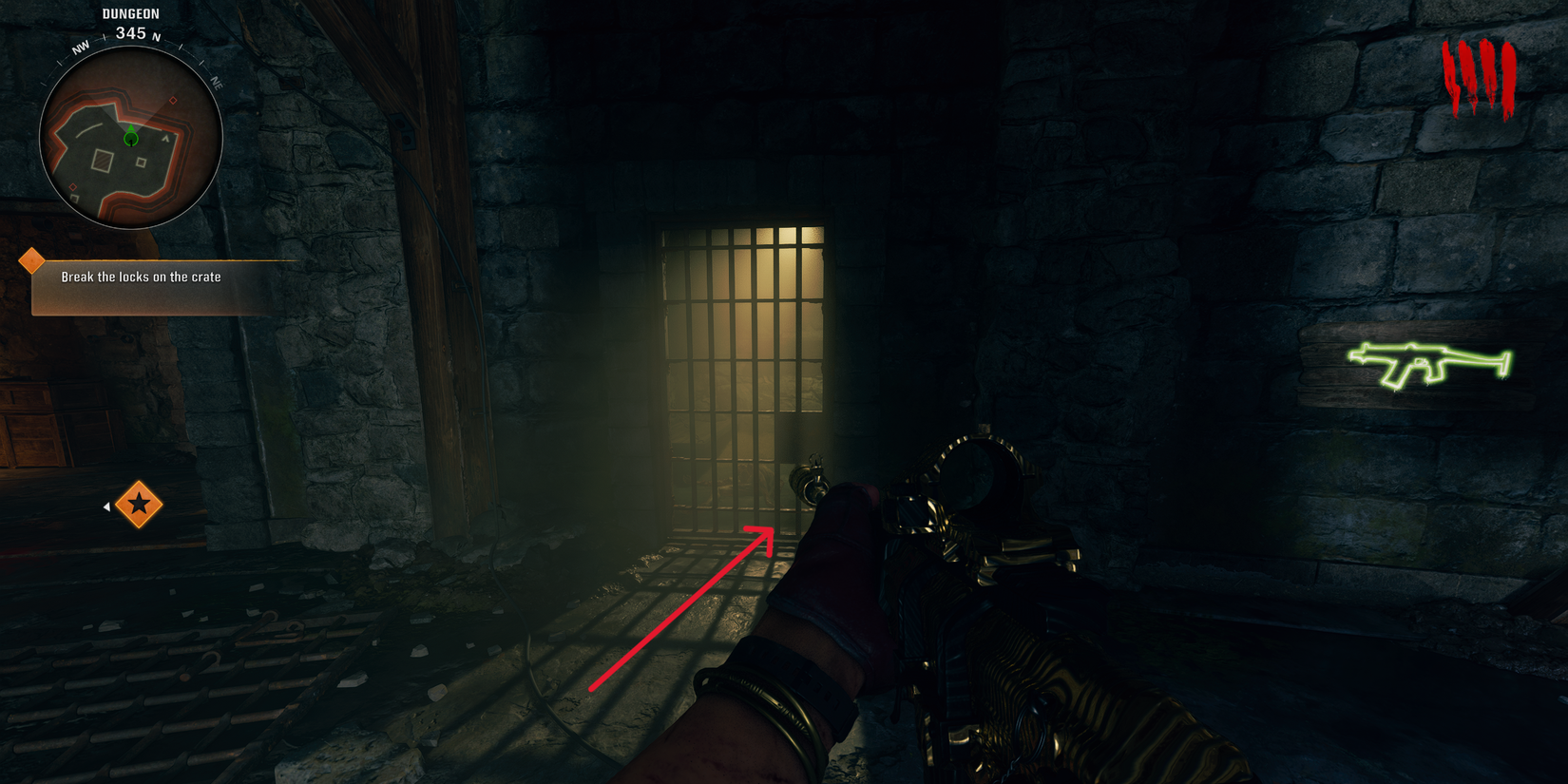This screenshot has height=784, width=1568.
Task: Select the NE marker on the compass ring
Action: [x=217, y=84]
